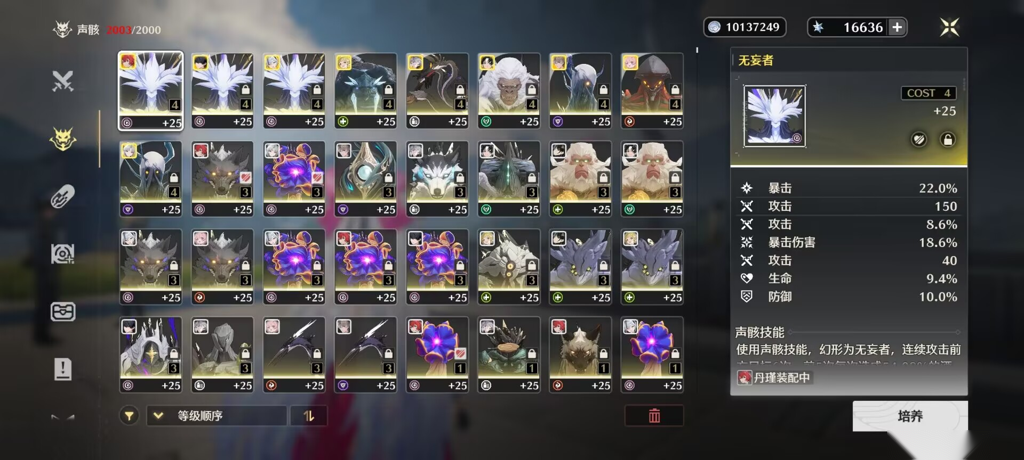The image size is (1024, 460).
Task: Toggle the lock icon on 无妄者 detail panel
Action: pos(946,140)
